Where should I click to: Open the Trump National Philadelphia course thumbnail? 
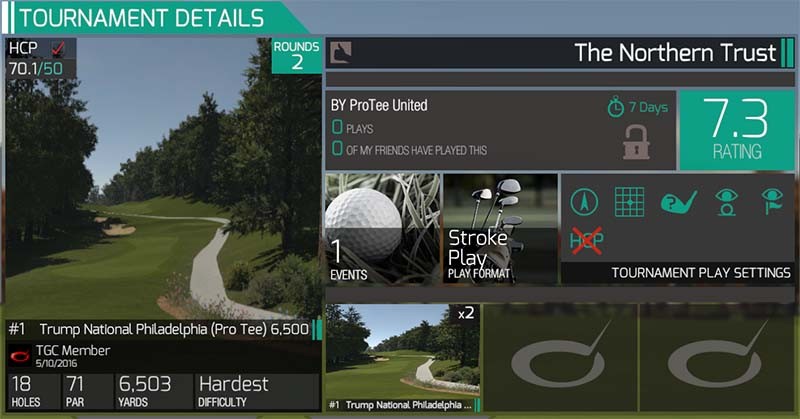[x=402, y=354]
